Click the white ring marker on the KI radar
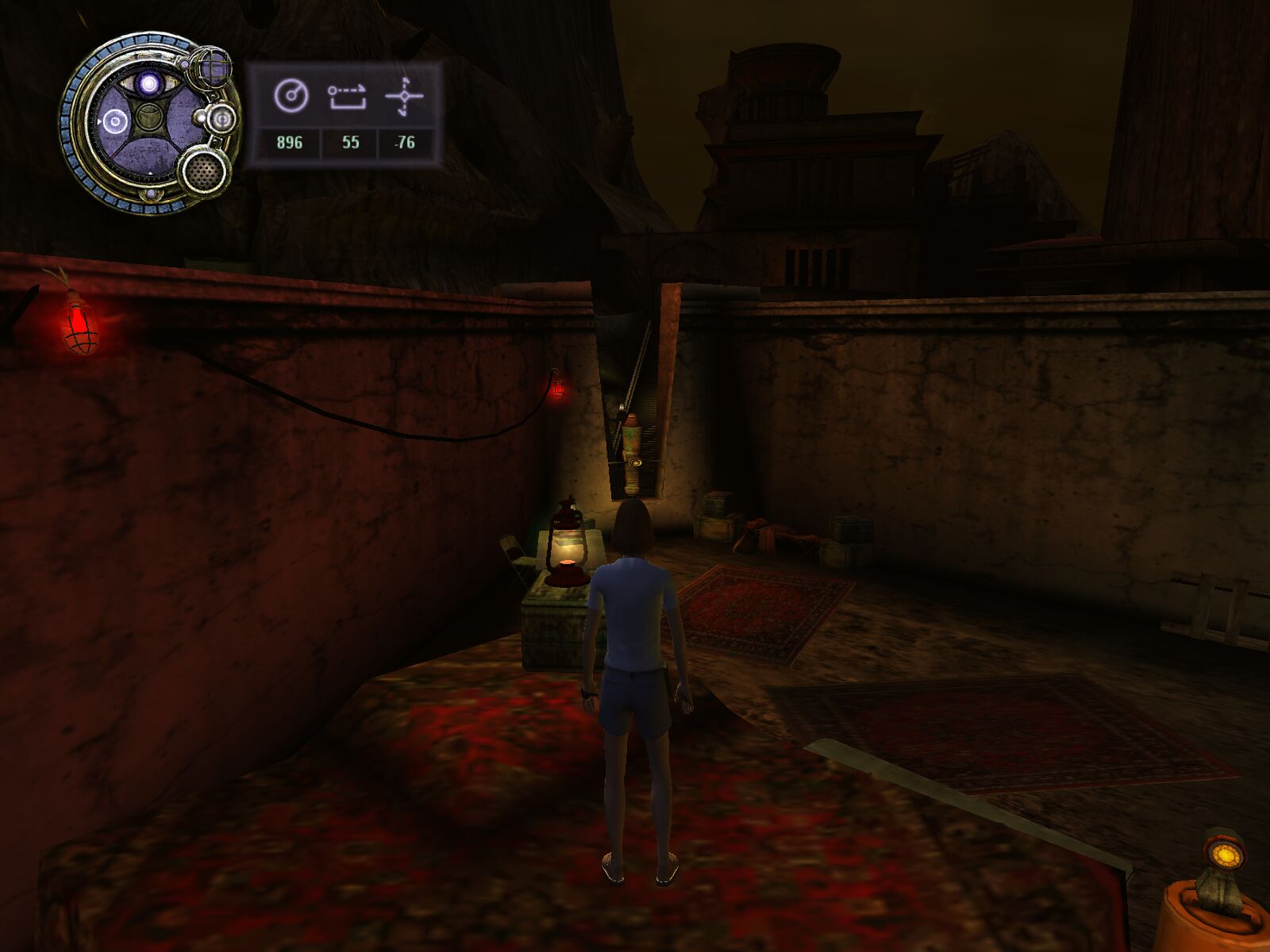This screenshot has height=952, width=1270. pos(114,121)
